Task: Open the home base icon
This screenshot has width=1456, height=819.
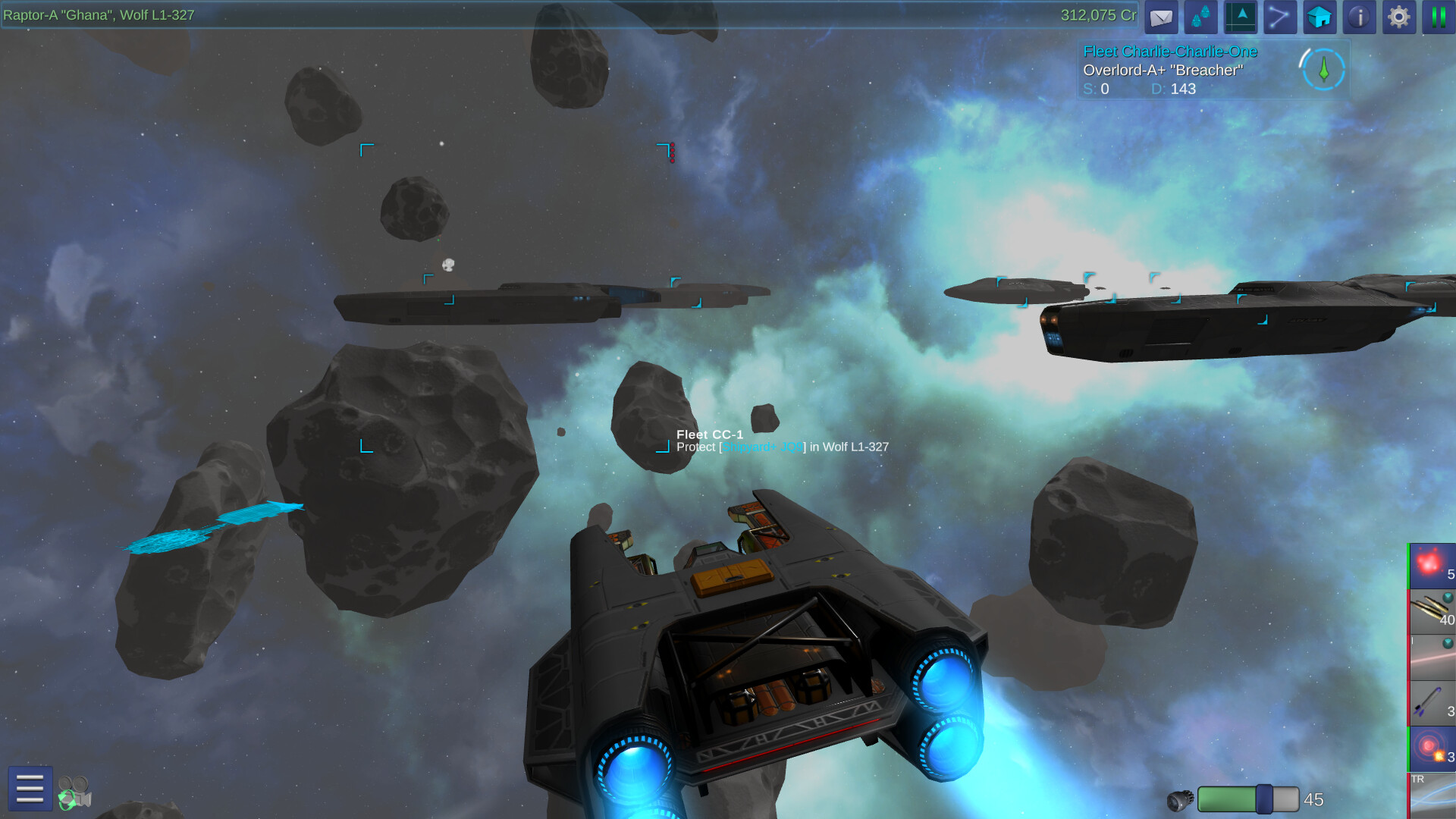Action: [x=1319, y=17]
